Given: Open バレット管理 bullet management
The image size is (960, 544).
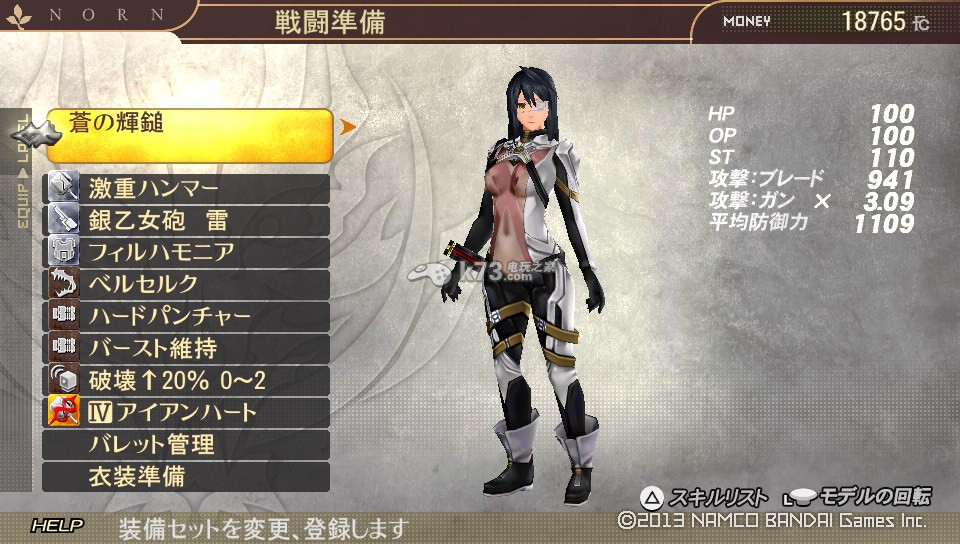Looking at the screenshot, I should click(x=188, y=444).
